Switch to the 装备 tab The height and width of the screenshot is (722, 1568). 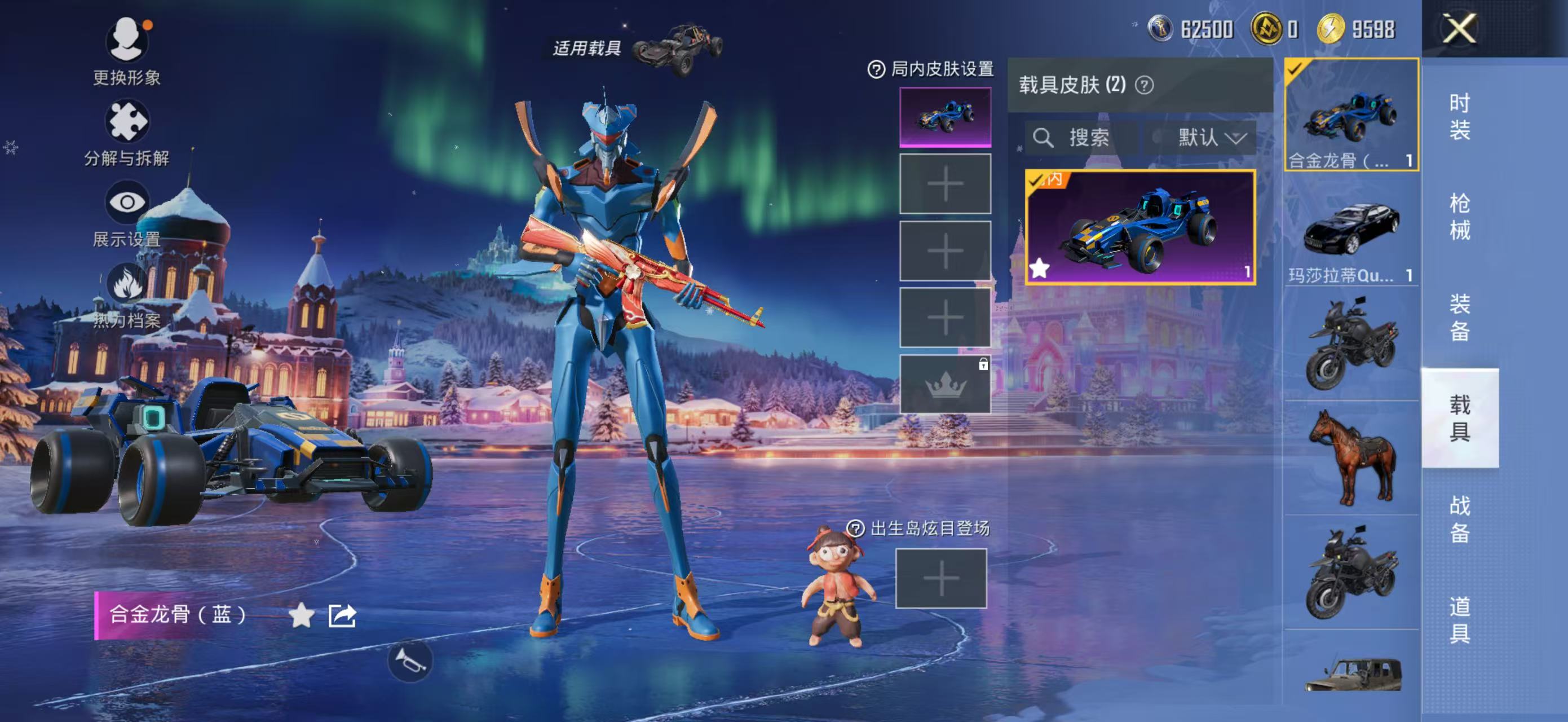tap(1460, 318)
